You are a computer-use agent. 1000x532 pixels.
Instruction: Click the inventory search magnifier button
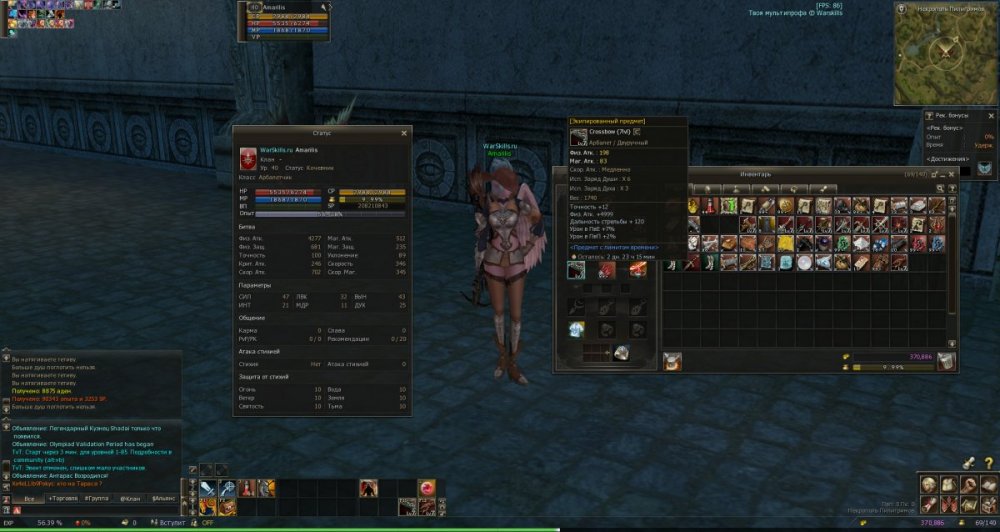[939, 188]
